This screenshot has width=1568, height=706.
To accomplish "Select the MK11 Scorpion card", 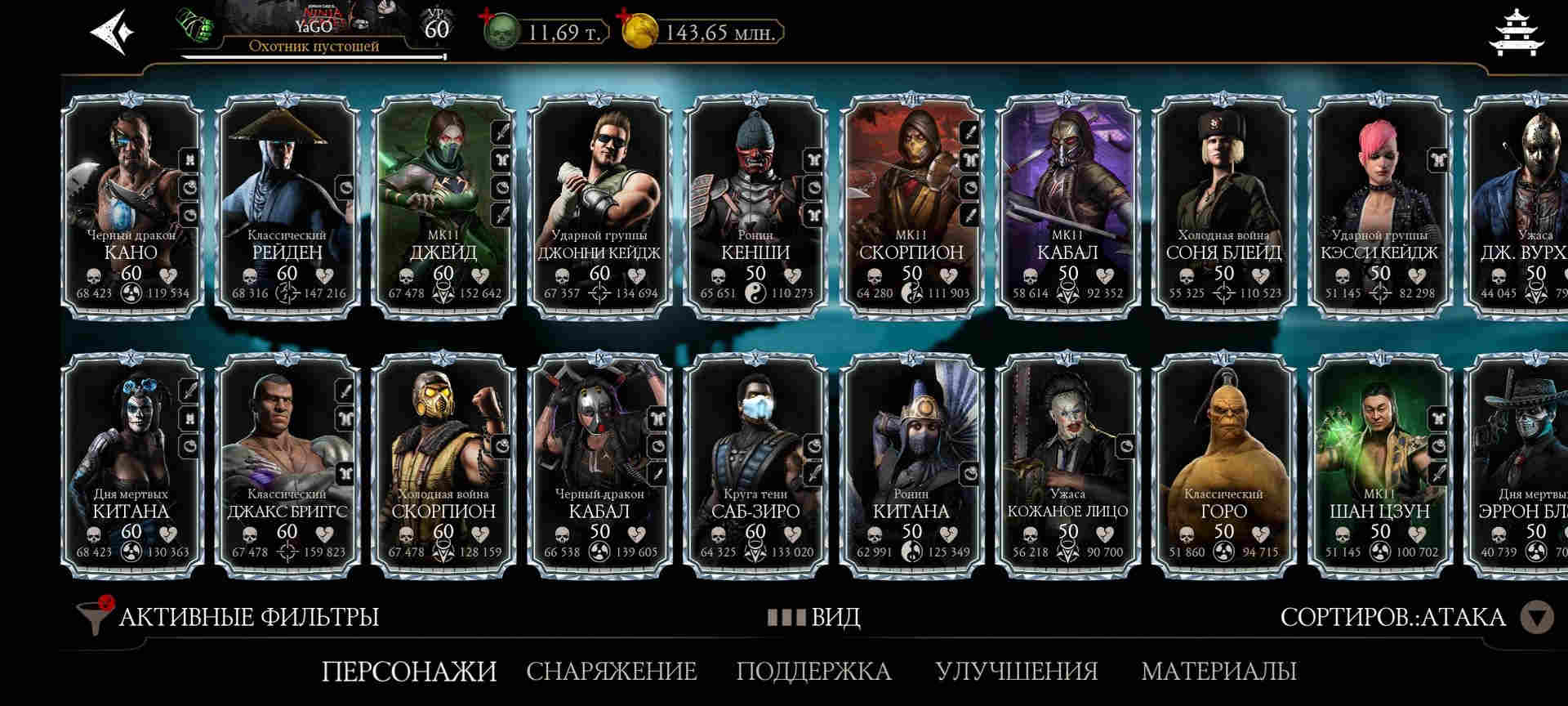I will click(911, 204).
